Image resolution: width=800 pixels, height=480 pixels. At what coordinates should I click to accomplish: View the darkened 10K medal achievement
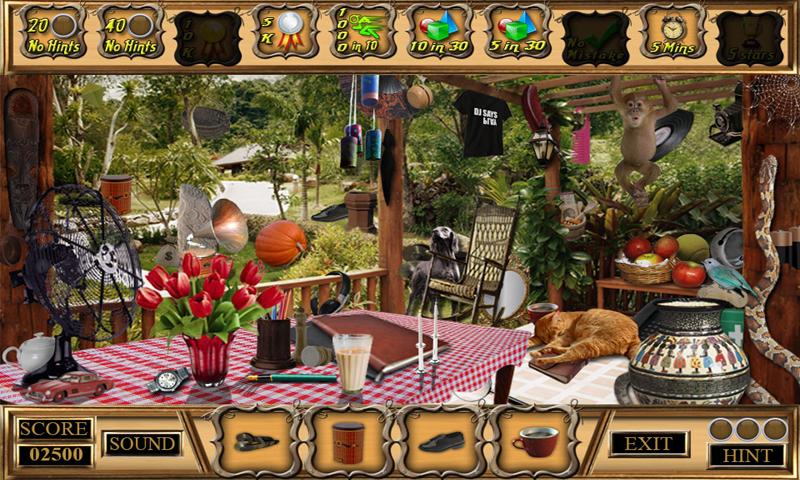[208, 36]
